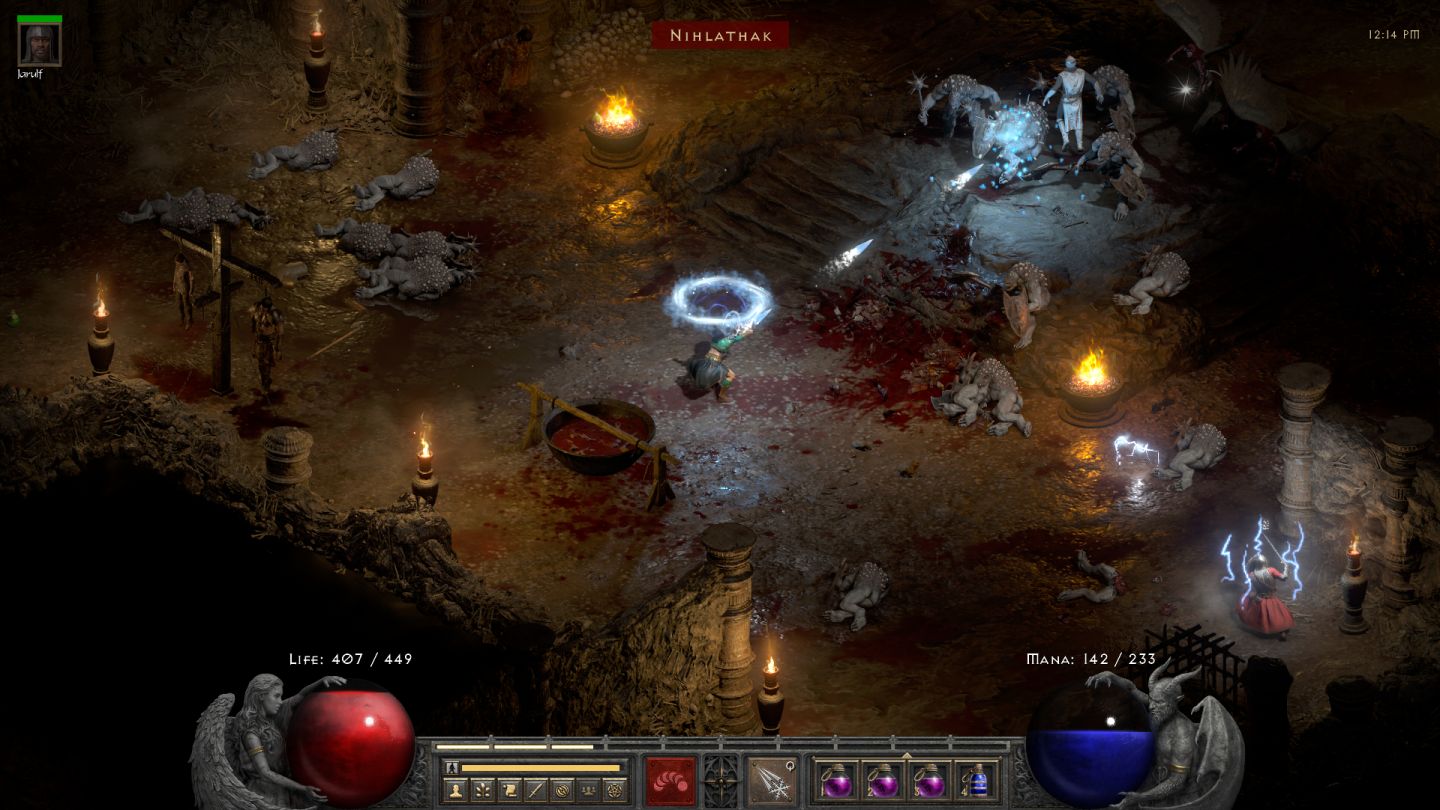Expand the belt with the small arrow
Viewport: 1440px width, 810px height.
click(906, 755)
